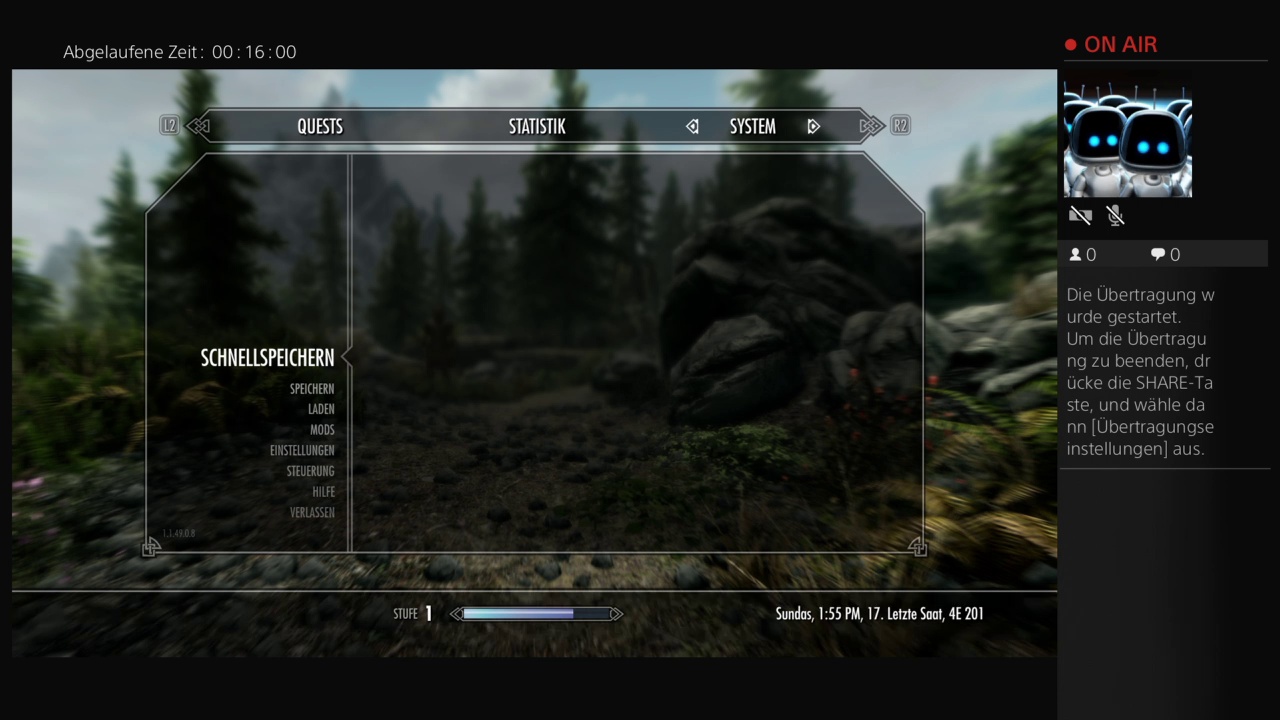Choose Verlassen to quit the game
The height and width of the screenshot is (720, 1280).
[312, 513]
